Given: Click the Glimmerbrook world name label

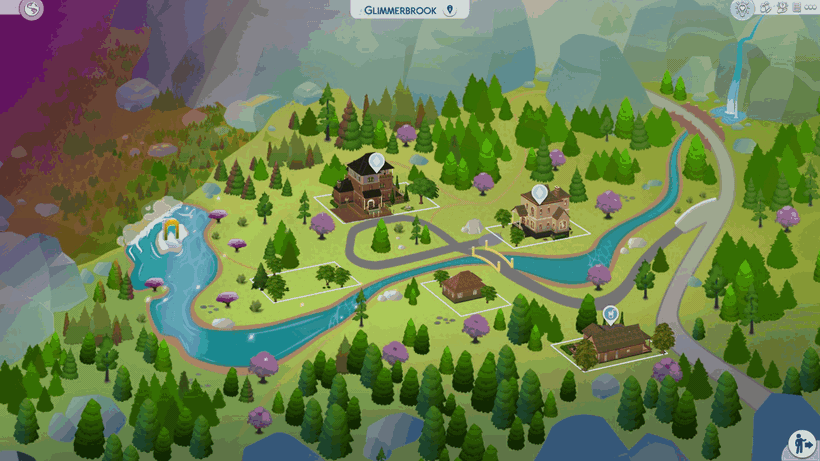Looking at the screenshot, I should [408, 10].
